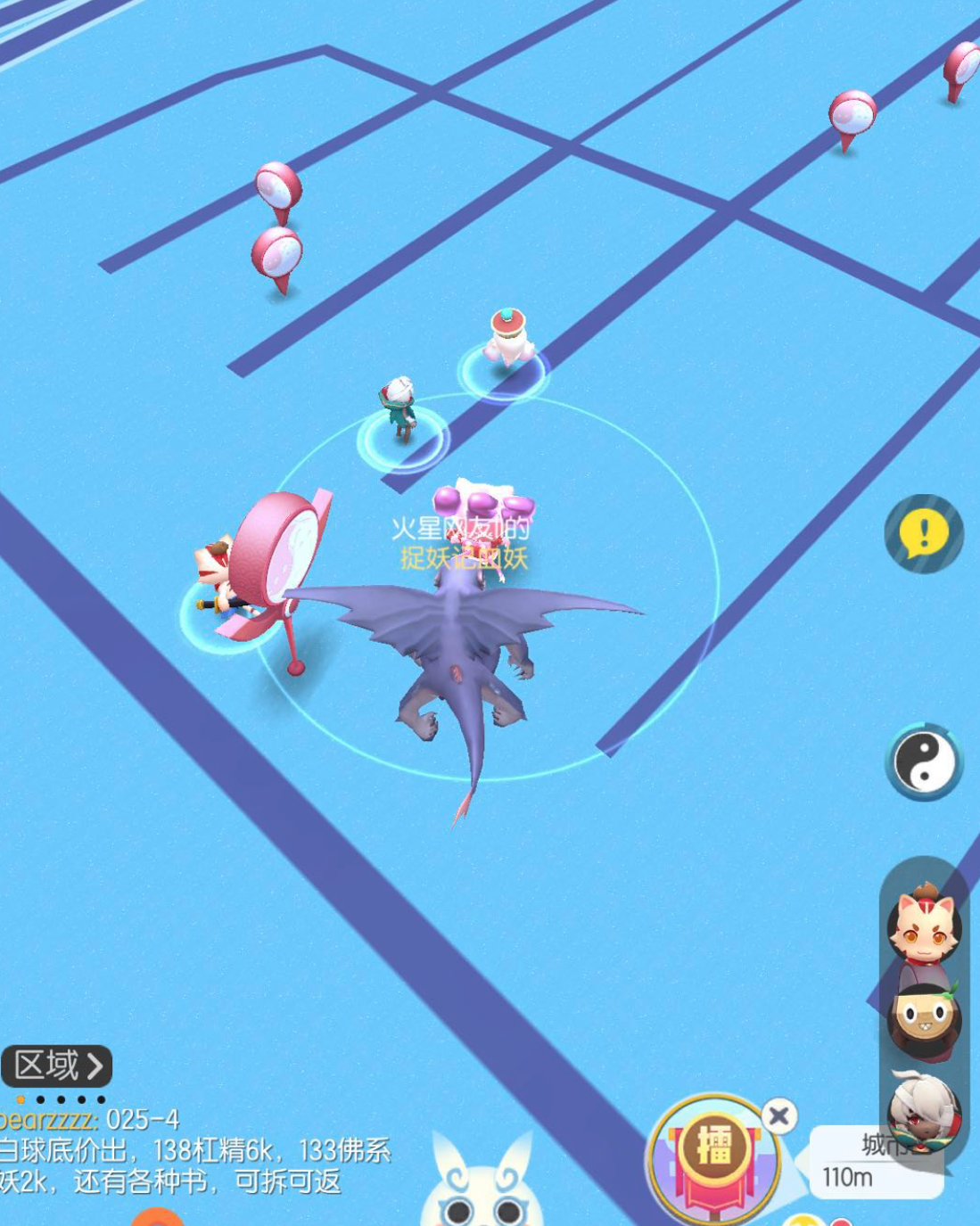
Task: Select the brown wide-eyed spirit portrait
Action: (x=924, y=1020)
